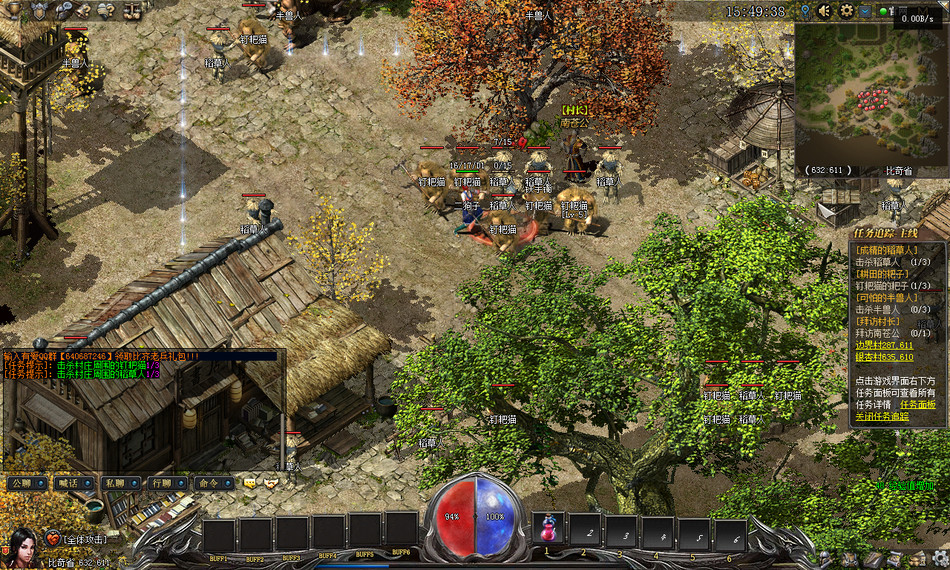Follow the 边界村287,611 waypoint link
The width and height of the screenshot is (950, 570).
[x=884, y=345]
